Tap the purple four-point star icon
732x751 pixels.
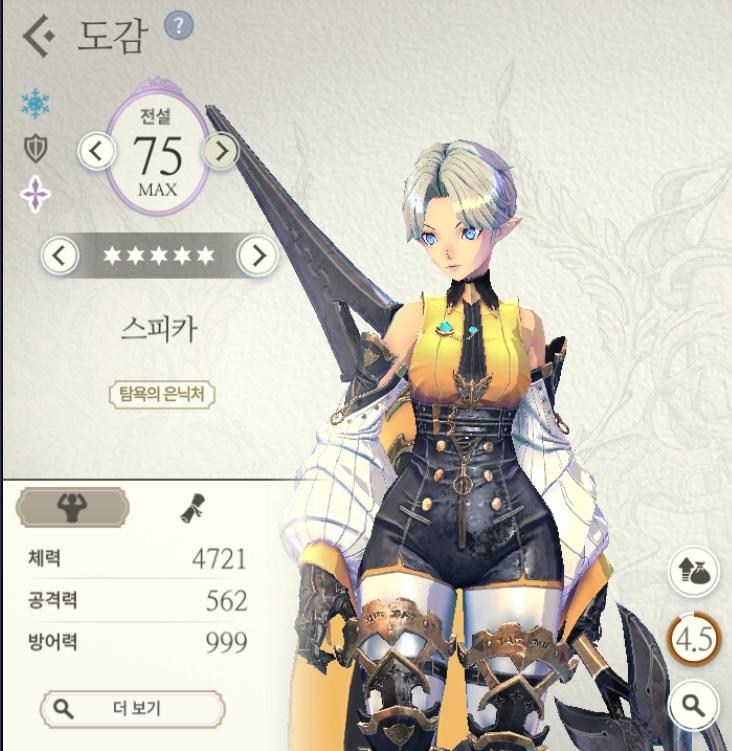coord(36,194)
